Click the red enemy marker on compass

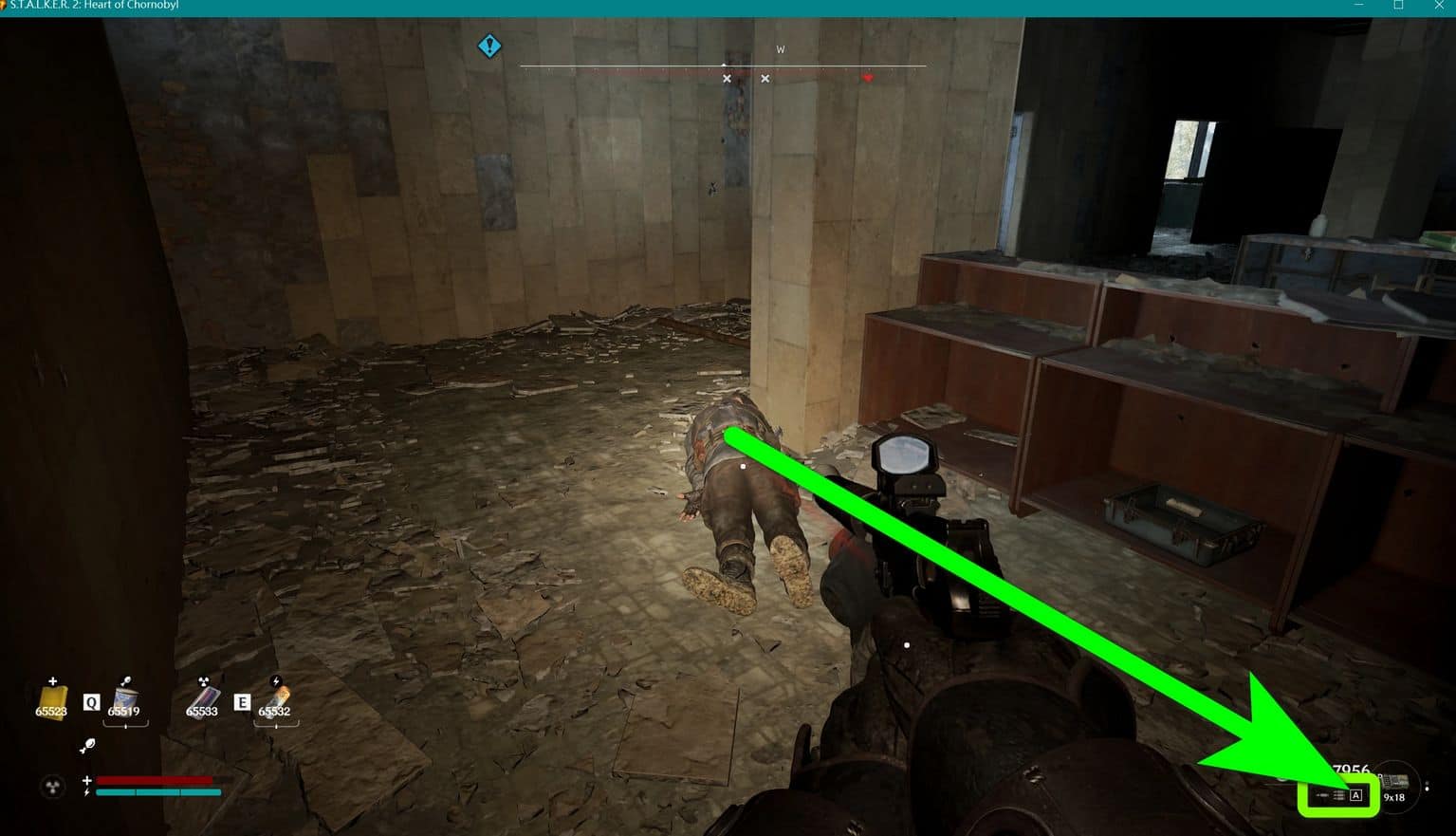[867, 78]
